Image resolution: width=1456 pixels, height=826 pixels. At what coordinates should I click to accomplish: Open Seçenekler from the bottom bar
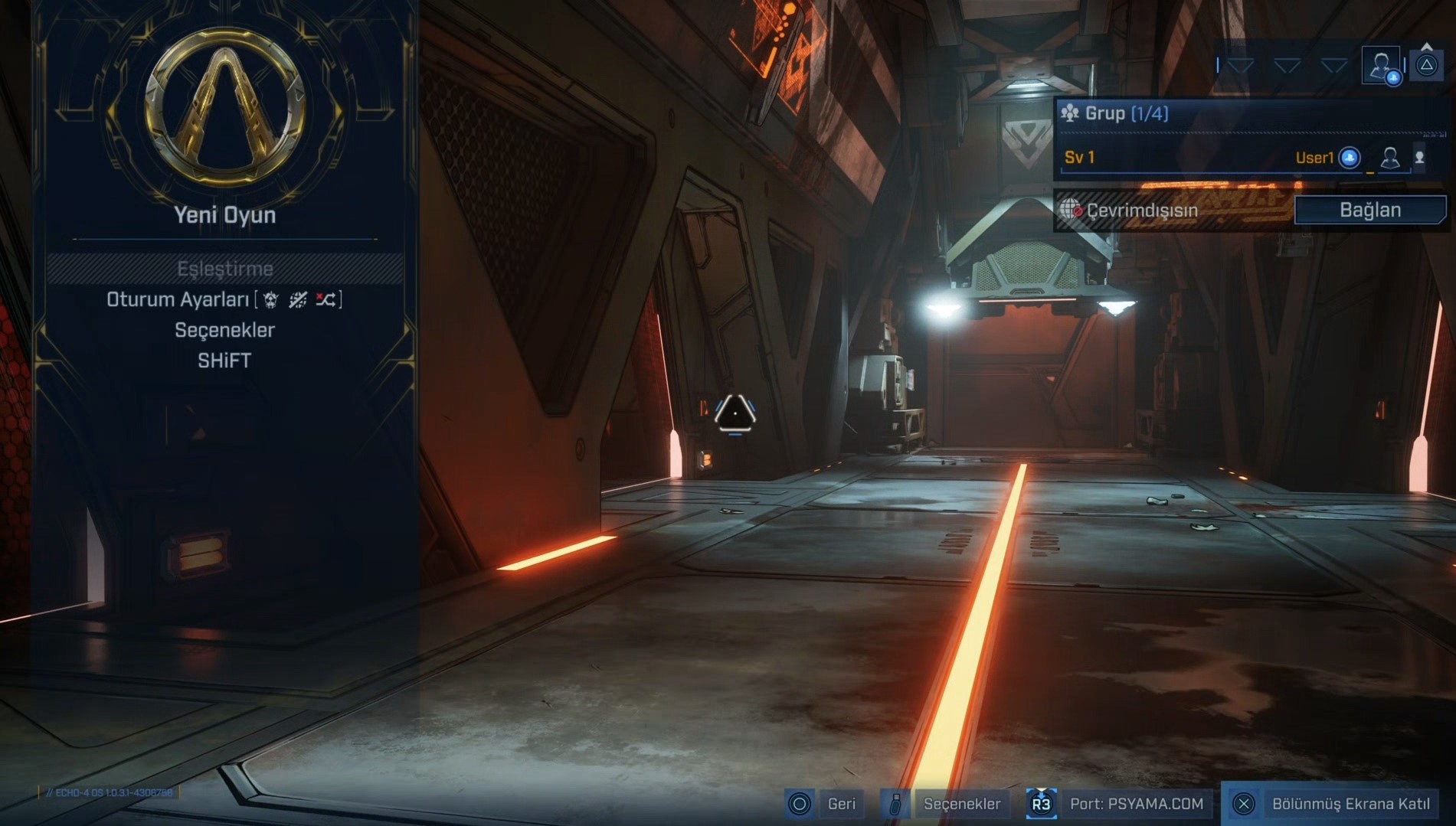[x=961, y=804]
